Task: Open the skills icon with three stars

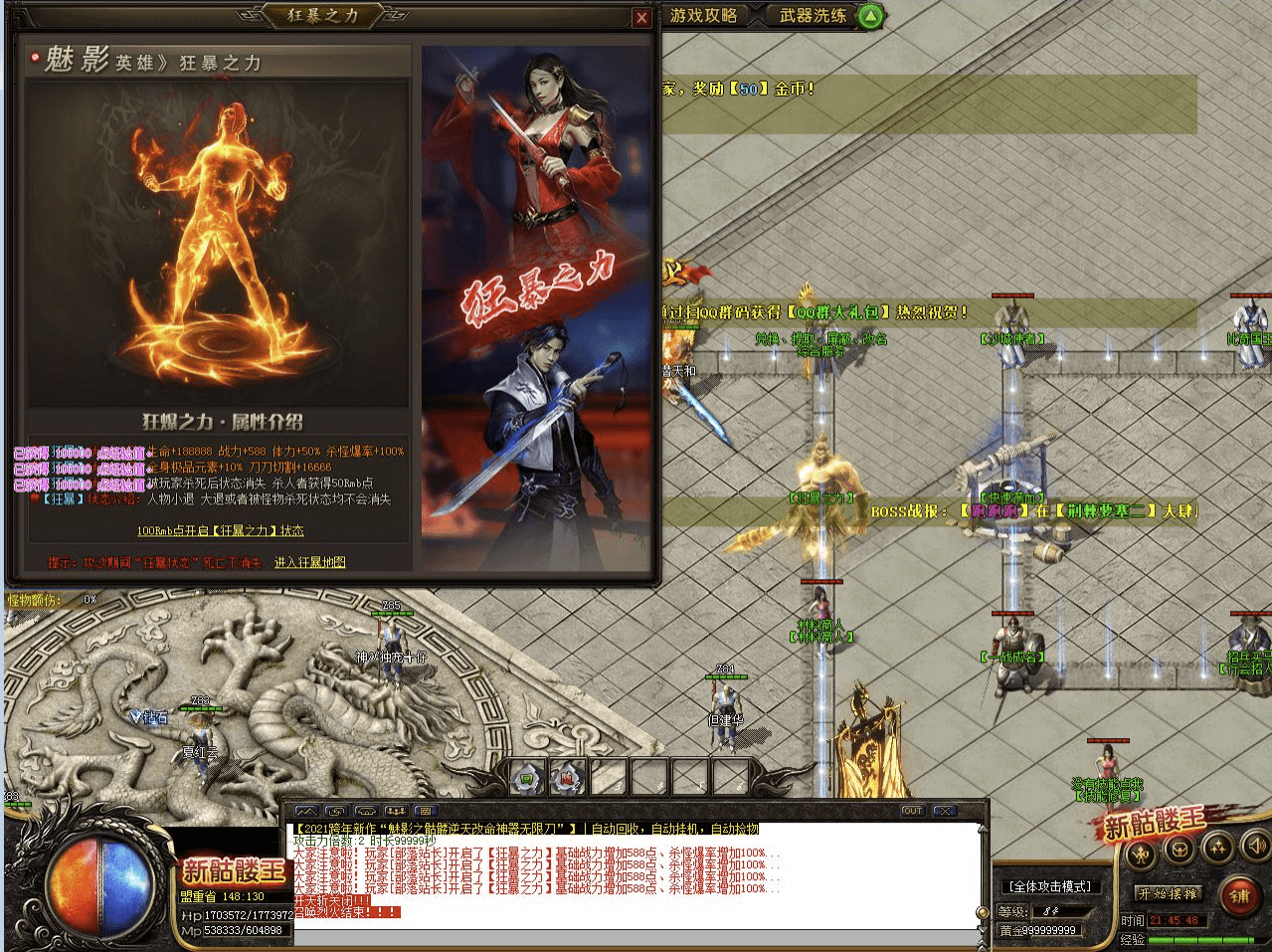Action: [1218, 847]
